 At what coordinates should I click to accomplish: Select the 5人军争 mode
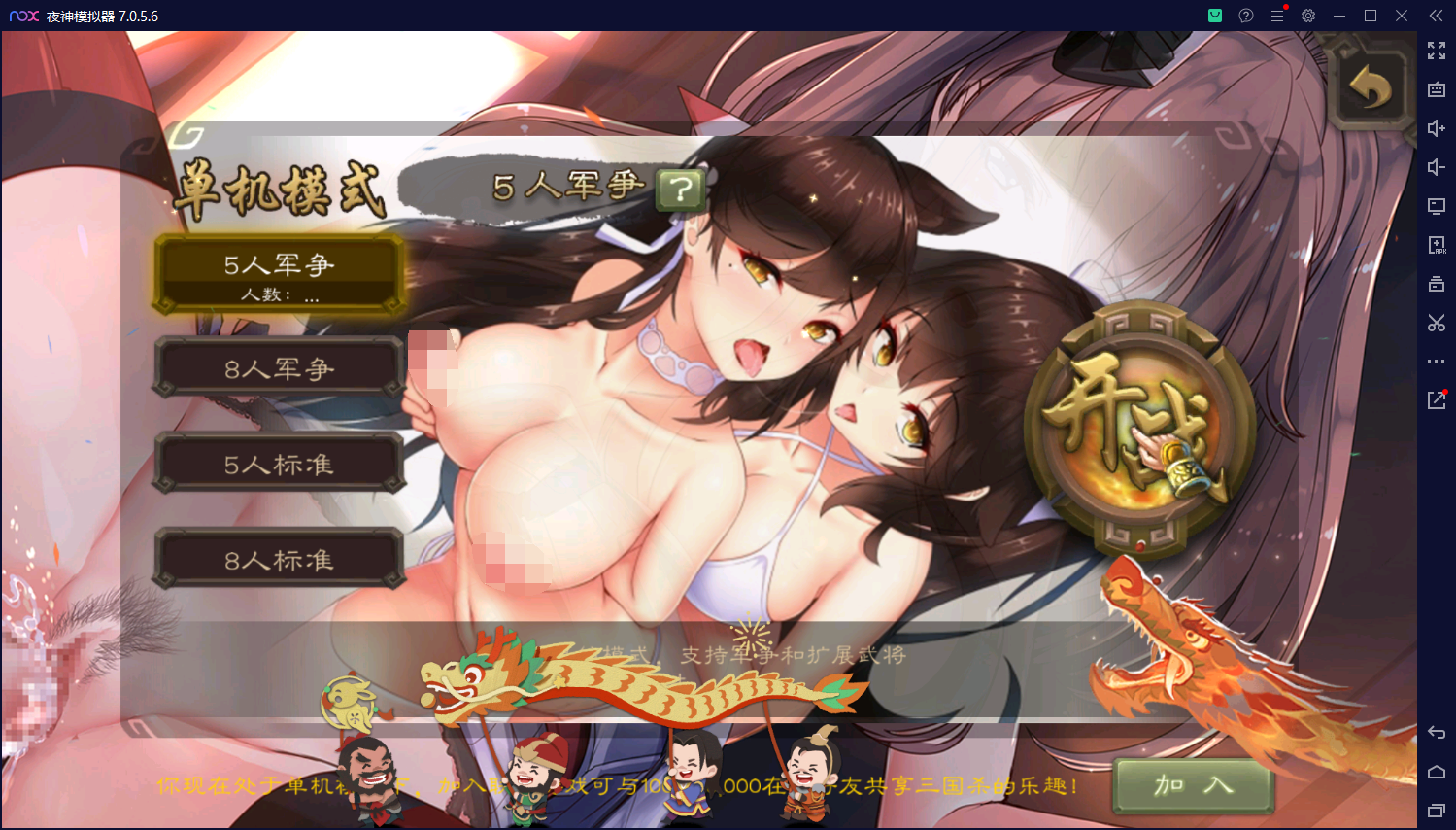click(x=279, y=274)
